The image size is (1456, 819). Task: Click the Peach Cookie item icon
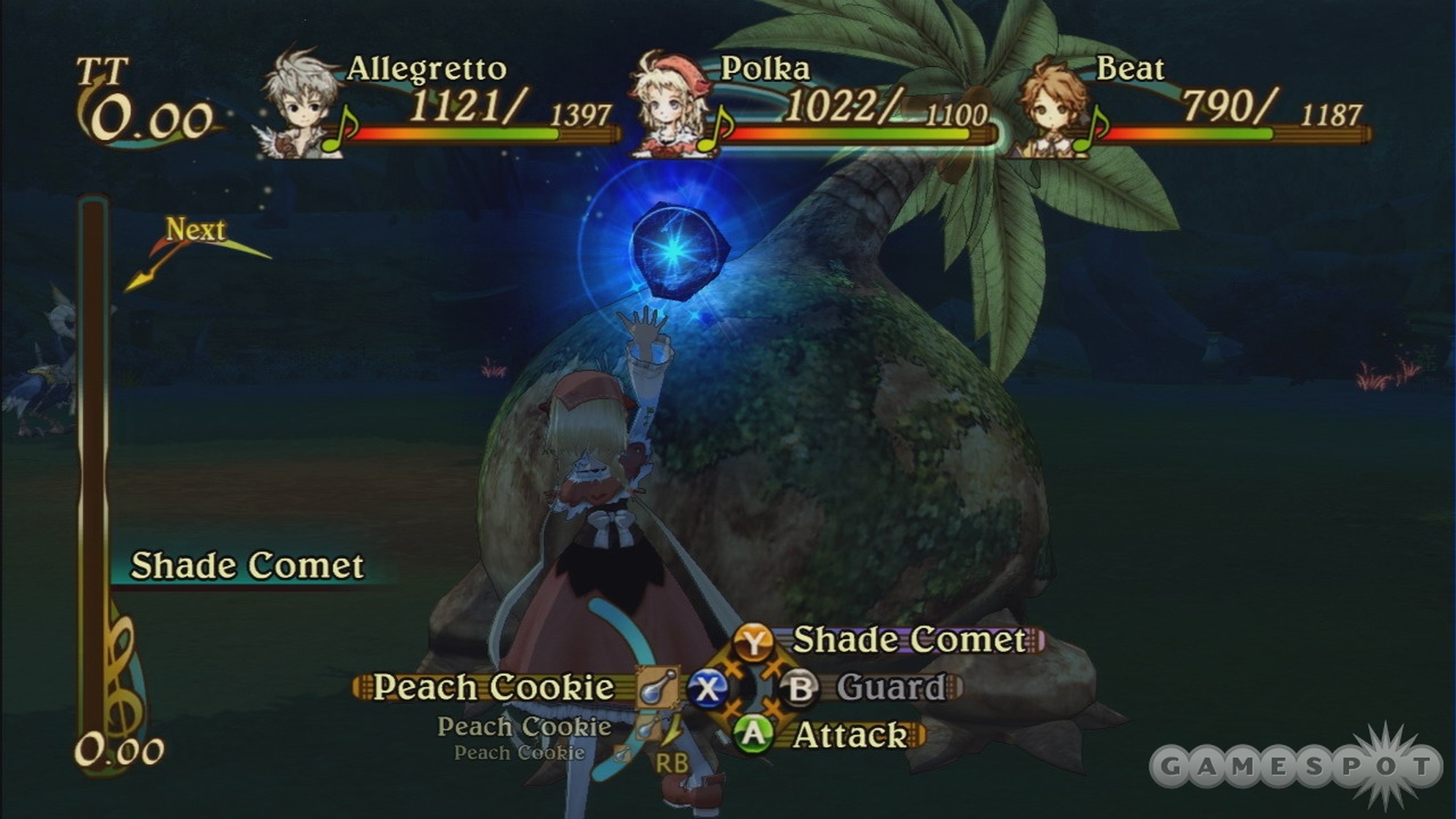[x=655, y=687]
